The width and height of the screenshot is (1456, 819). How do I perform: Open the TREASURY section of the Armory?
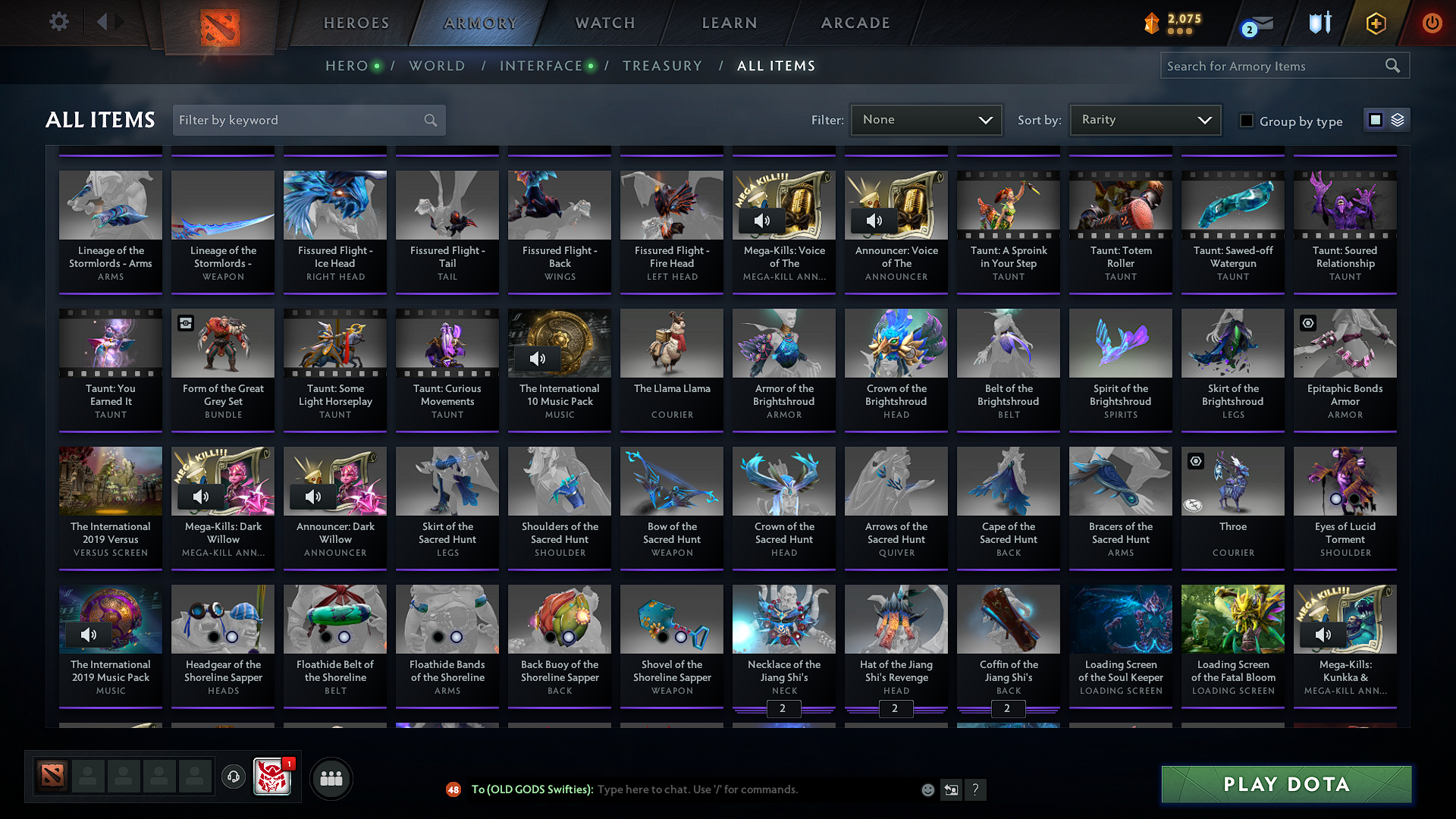[x=662, y=65]
